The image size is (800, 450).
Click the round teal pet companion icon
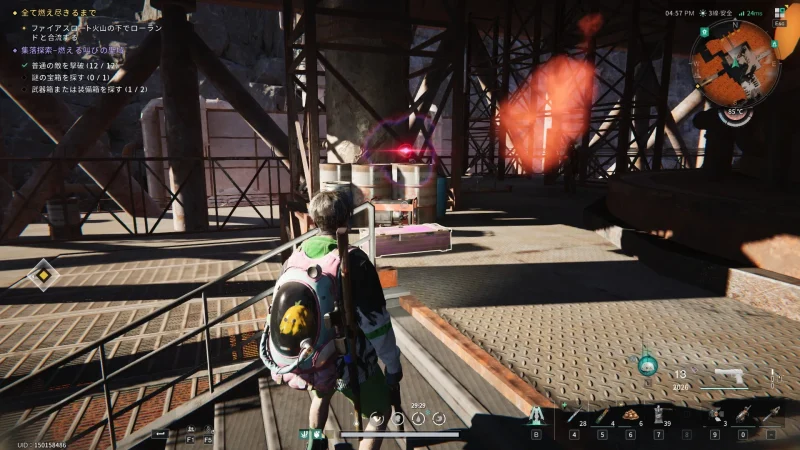pos(648,364)
